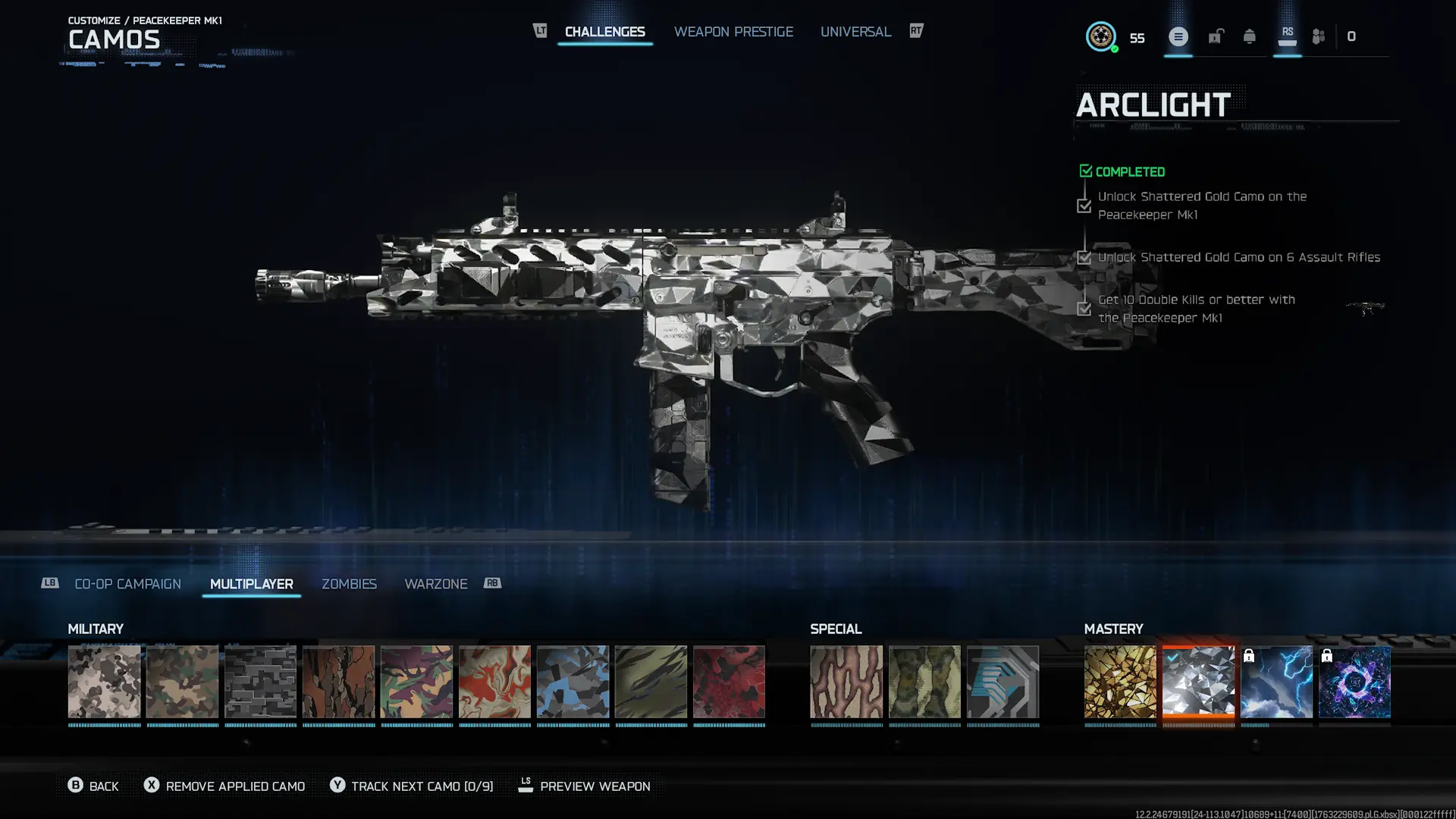
Task: Click the unlocked padlock icon in top bar
Action: [1216, 36]
